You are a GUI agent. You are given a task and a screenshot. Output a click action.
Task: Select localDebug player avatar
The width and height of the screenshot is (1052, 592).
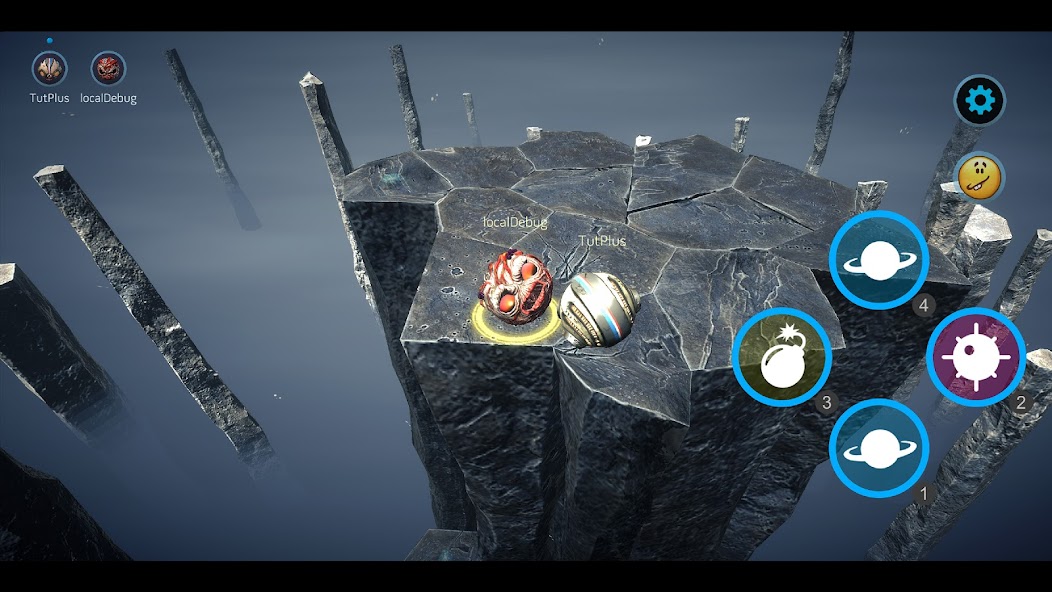pos(108,69)
